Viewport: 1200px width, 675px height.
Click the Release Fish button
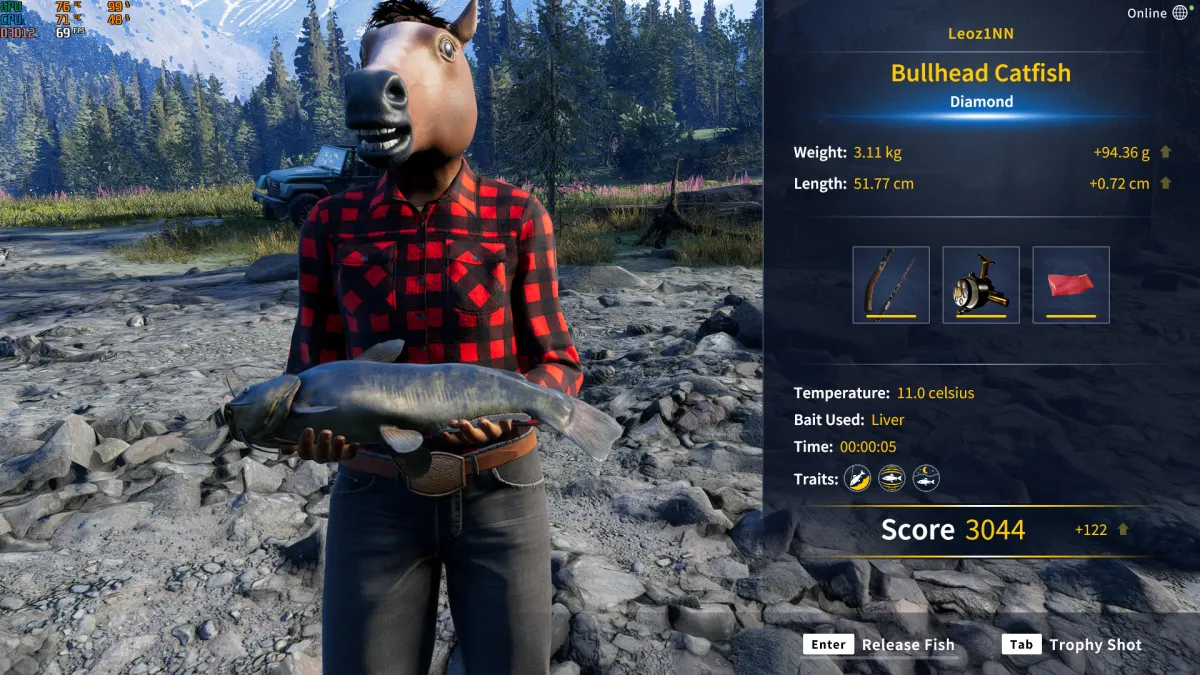point(880,645)
